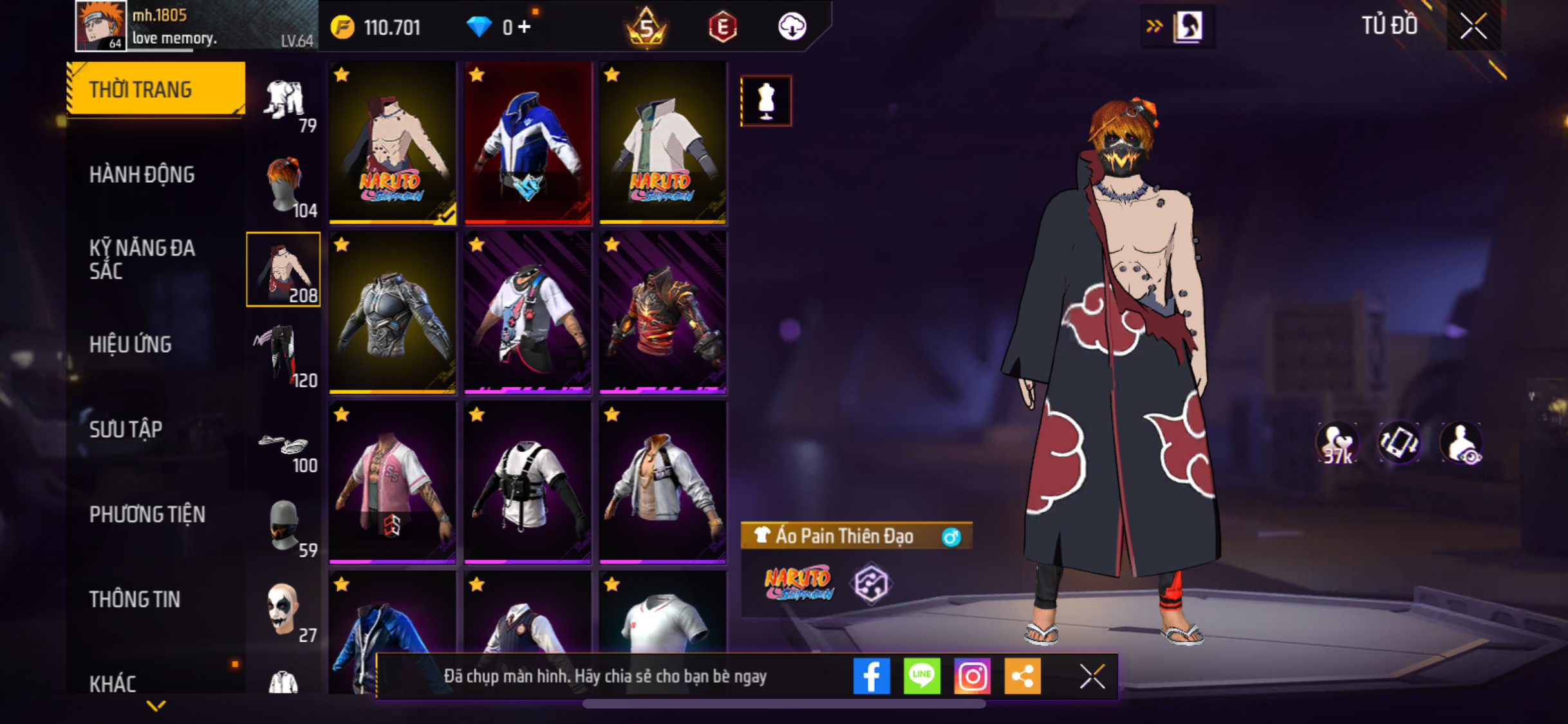This screenshot has height=724, width=1568.
Task: Open the HIỆU ỨNG section
Action: 130,344
